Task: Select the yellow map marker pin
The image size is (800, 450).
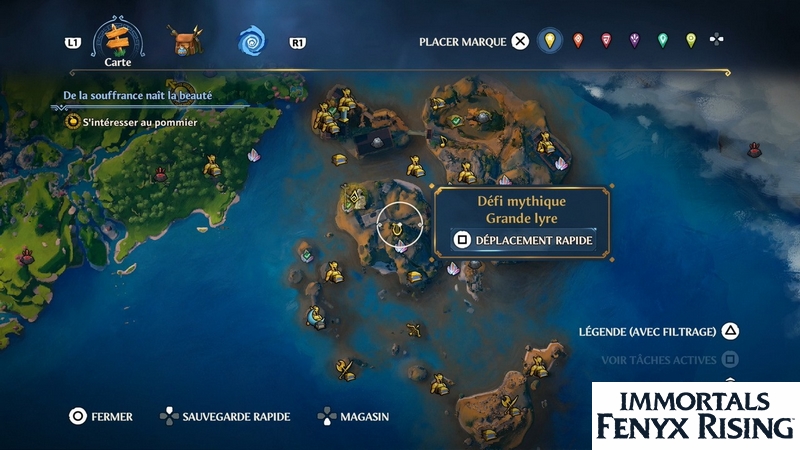Action: click(547, 41)
